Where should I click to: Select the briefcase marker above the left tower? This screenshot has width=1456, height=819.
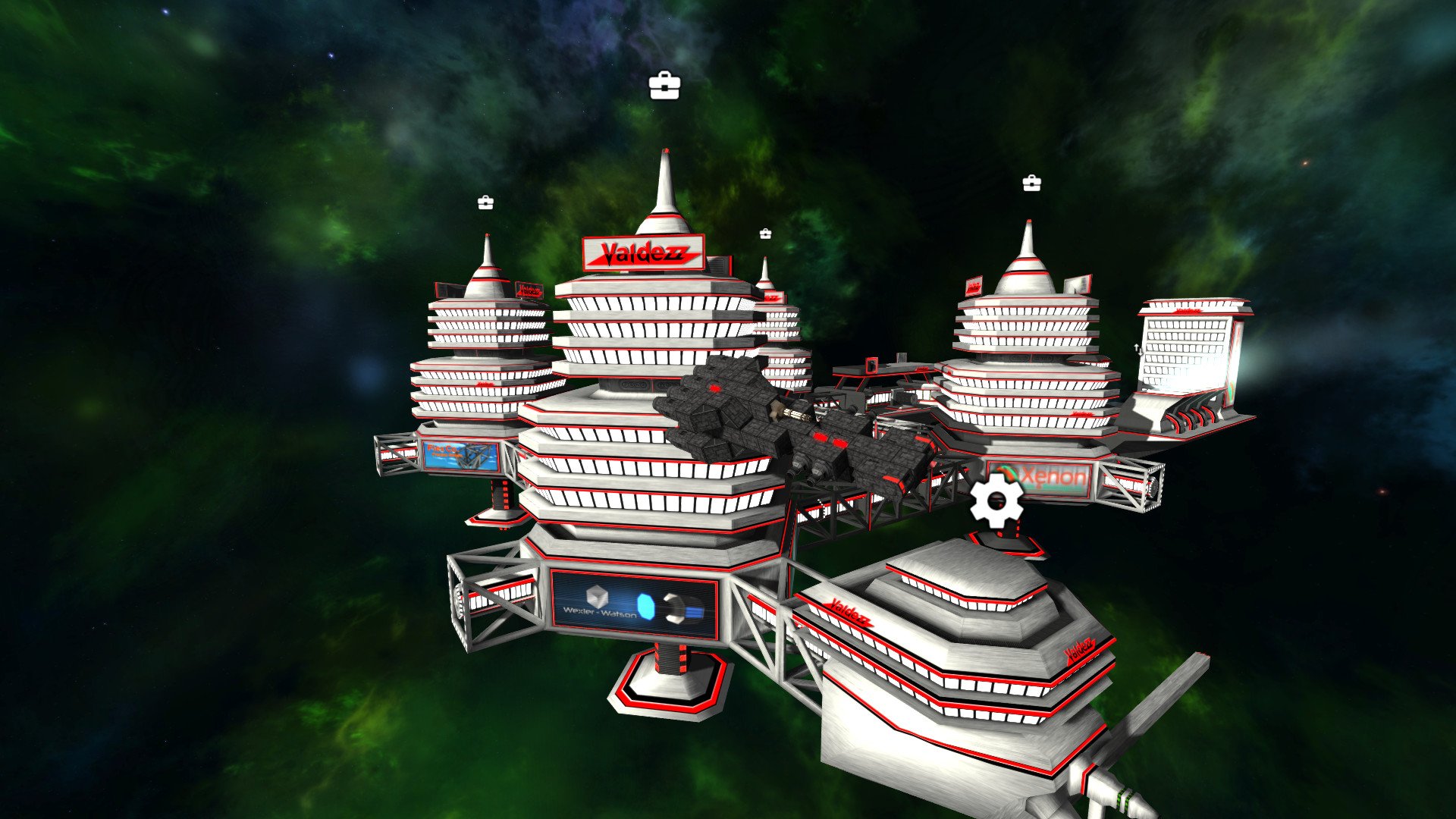[486, 203]
